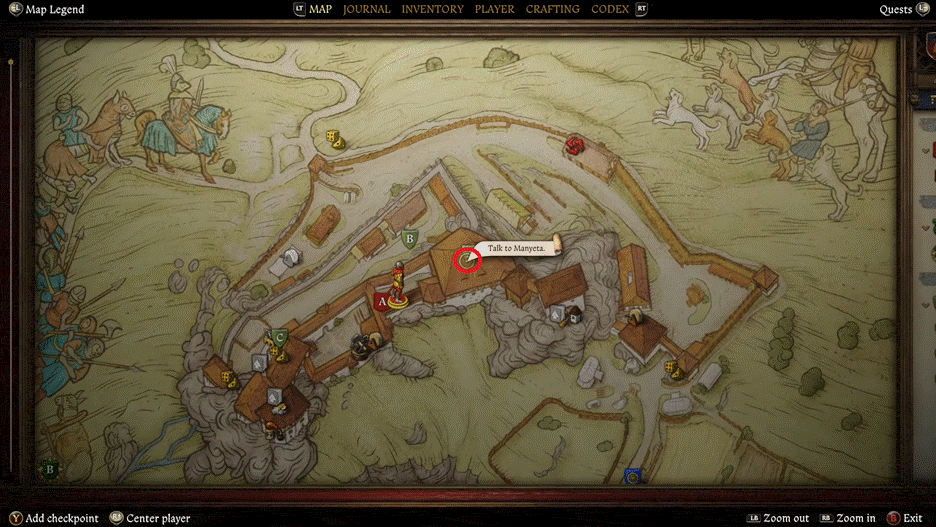Image resolution: width=936 pixels, height=527 pixels.
Task: Click the Zoom out control
Action: point(785,518)
